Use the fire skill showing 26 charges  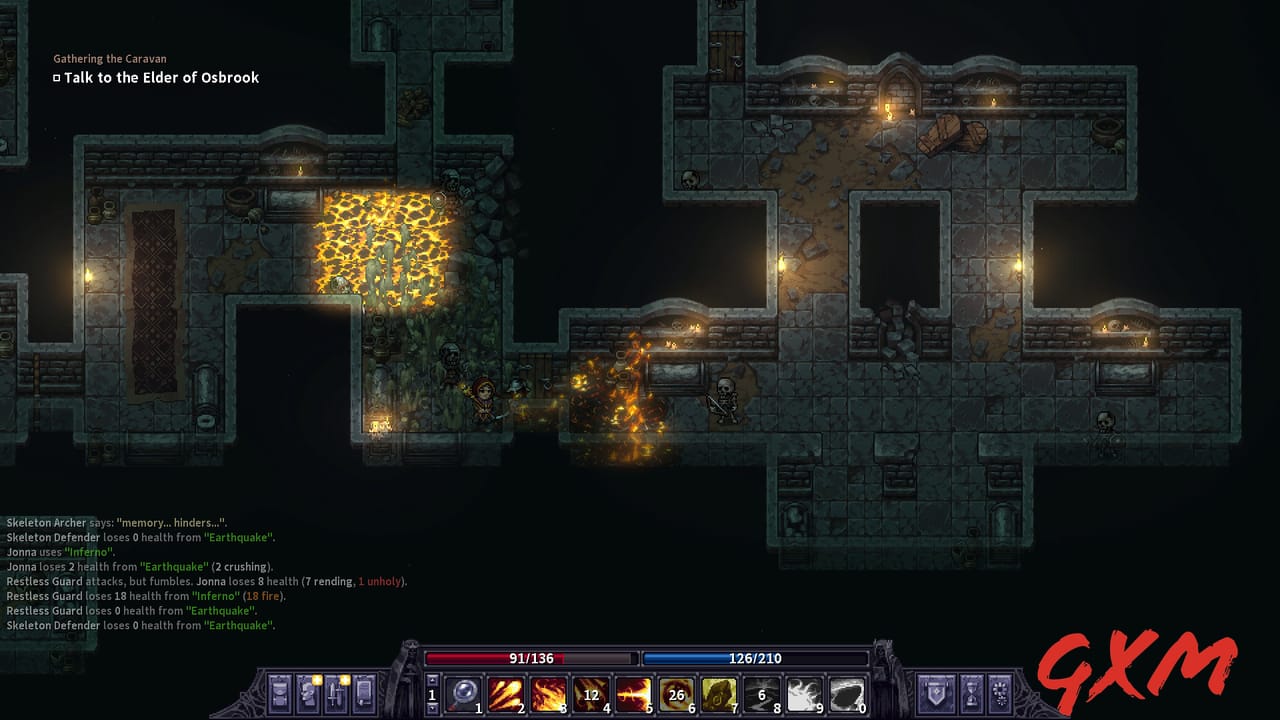675,694
